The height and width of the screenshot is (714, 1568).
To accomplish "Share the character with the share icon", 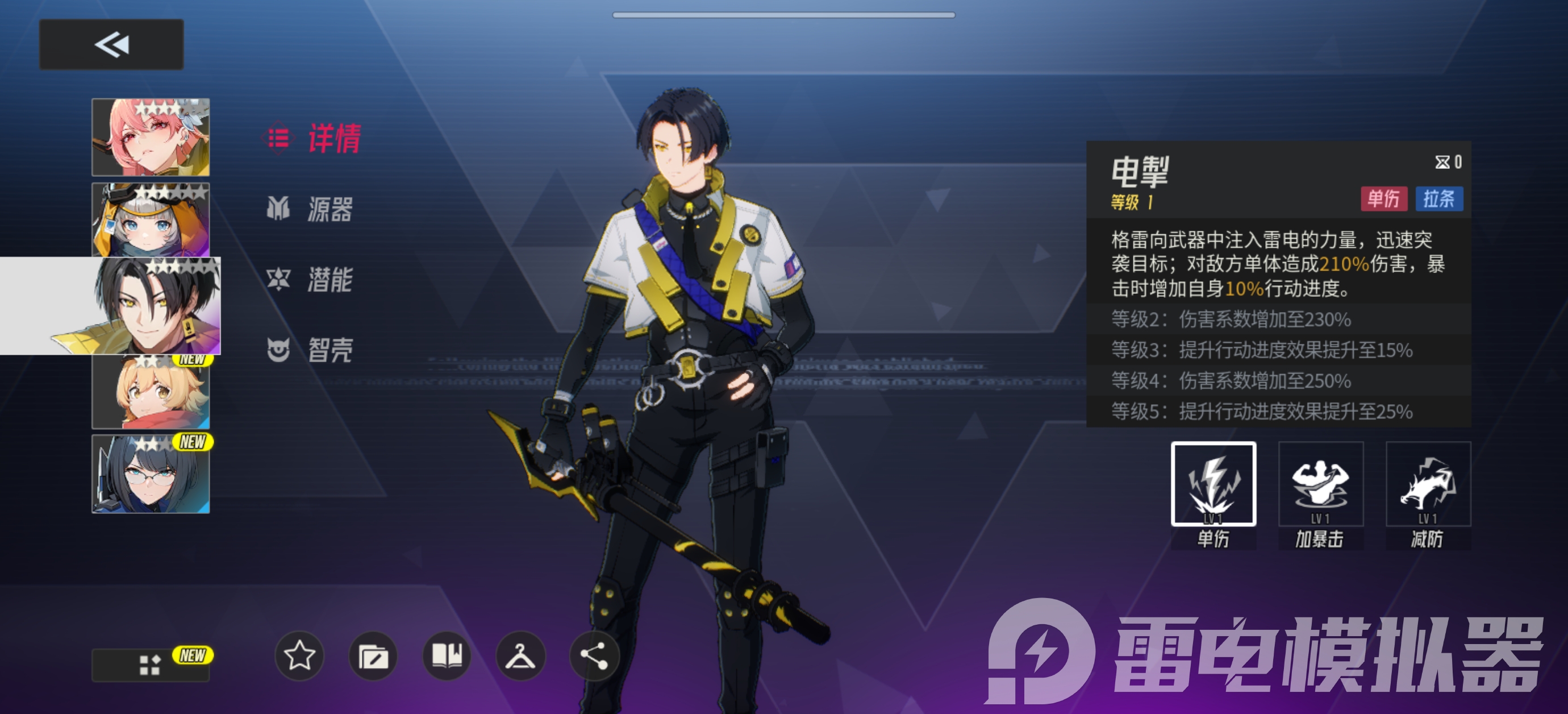I will [594, 656].
